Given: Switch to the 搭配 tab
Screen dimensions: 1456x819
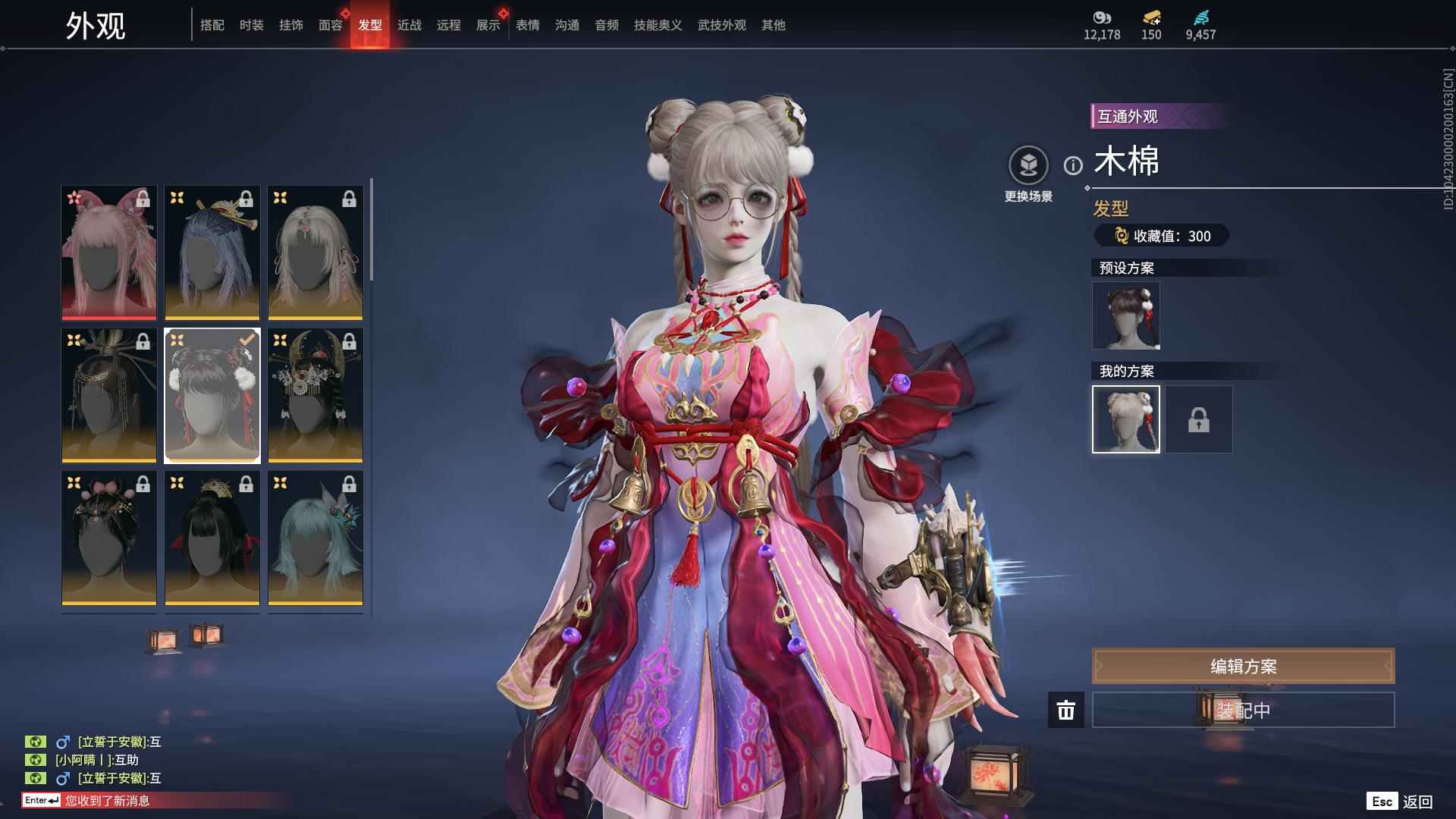Looking at the screenshot, I should (212, 26).
